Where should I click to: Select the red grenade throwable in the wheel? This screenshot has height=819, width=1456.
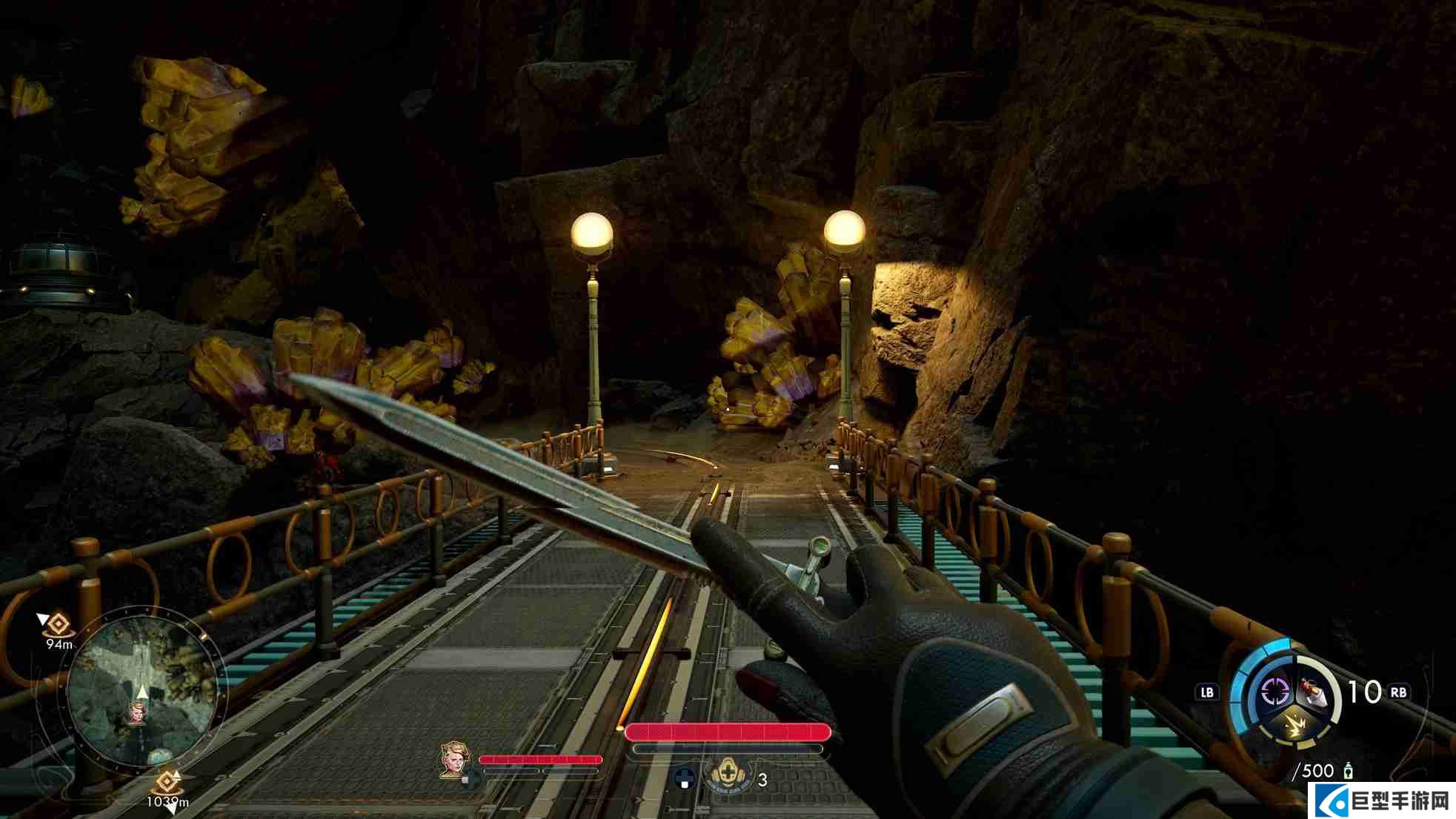click(1313, 693)
